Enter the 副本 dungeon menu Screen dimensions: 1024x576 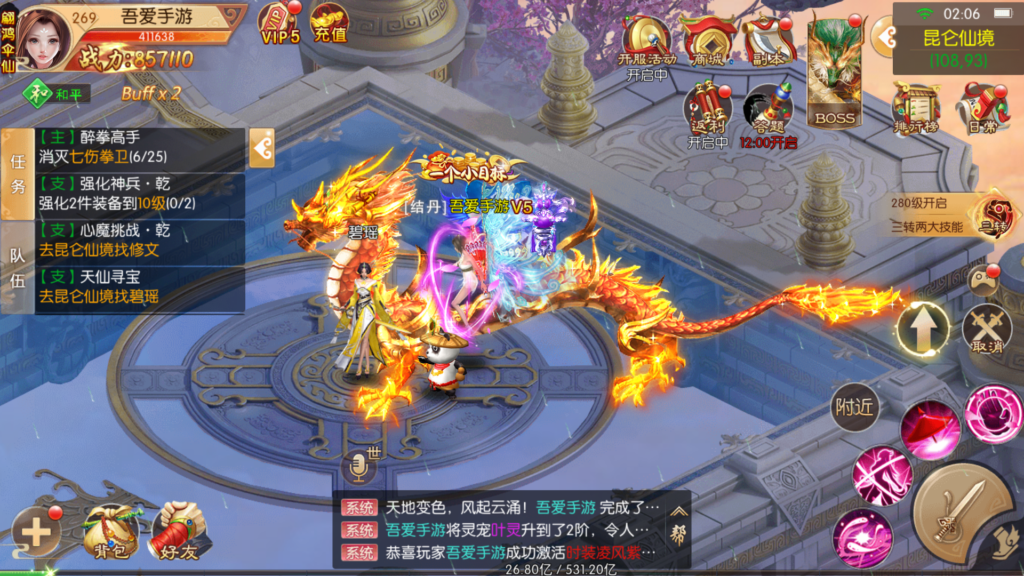coord(767,38)
